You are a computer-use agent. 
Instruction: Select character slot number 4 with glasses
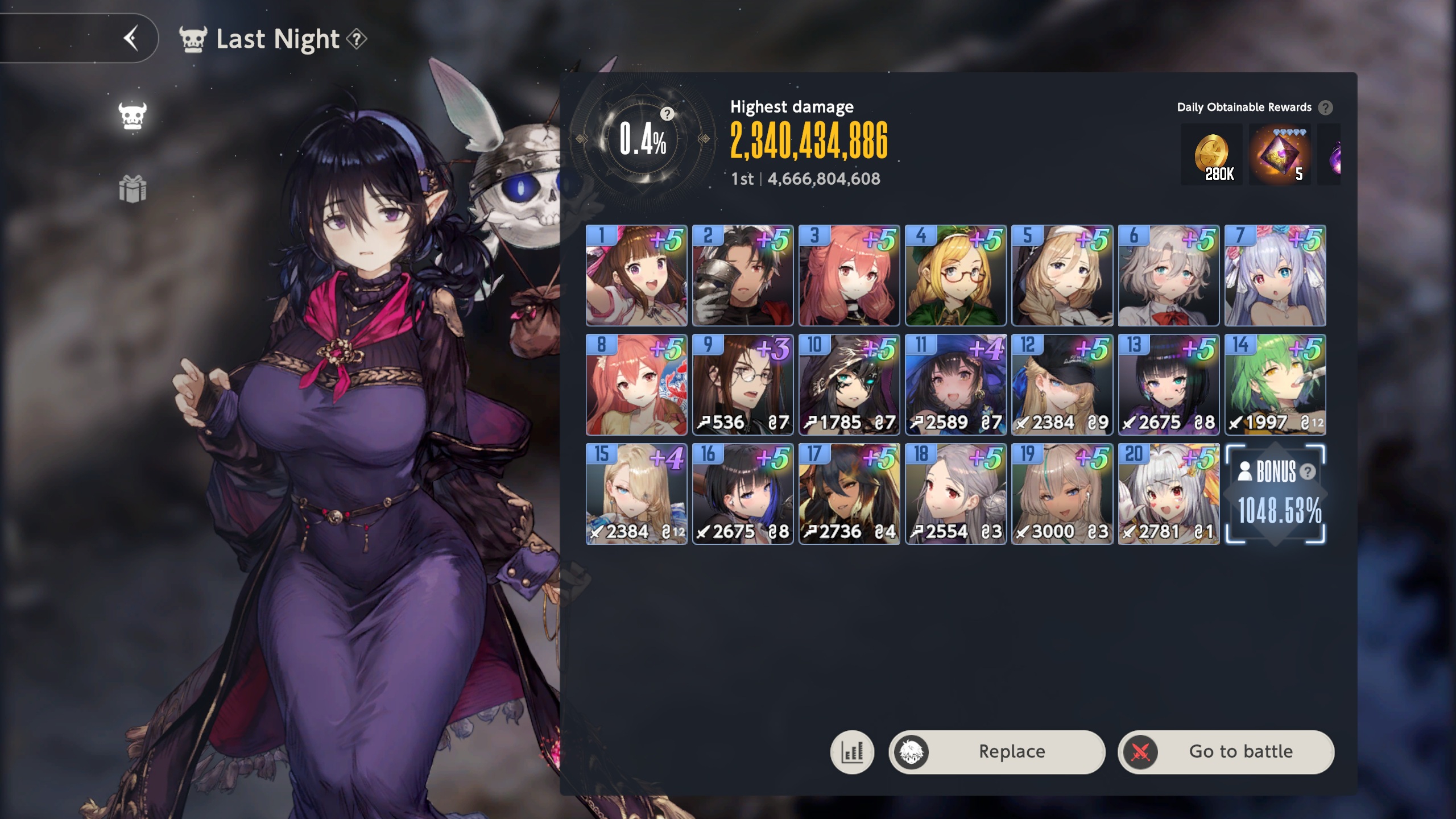(955, 275)
